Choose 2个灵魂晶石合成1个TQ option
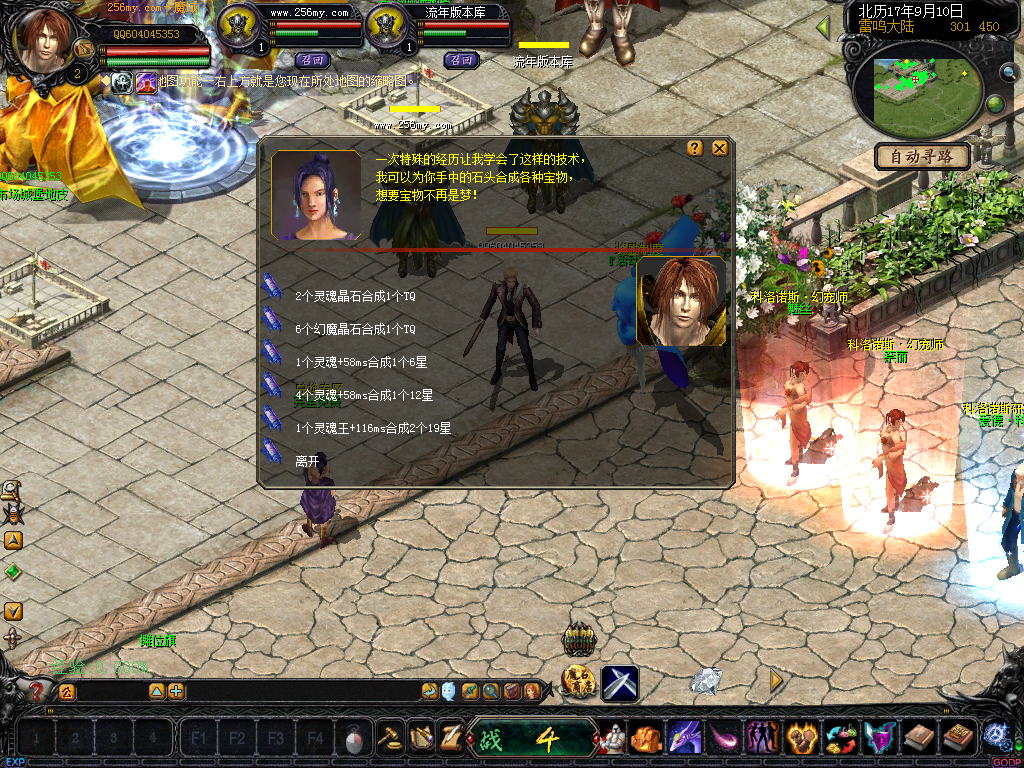 coord(354,296)
